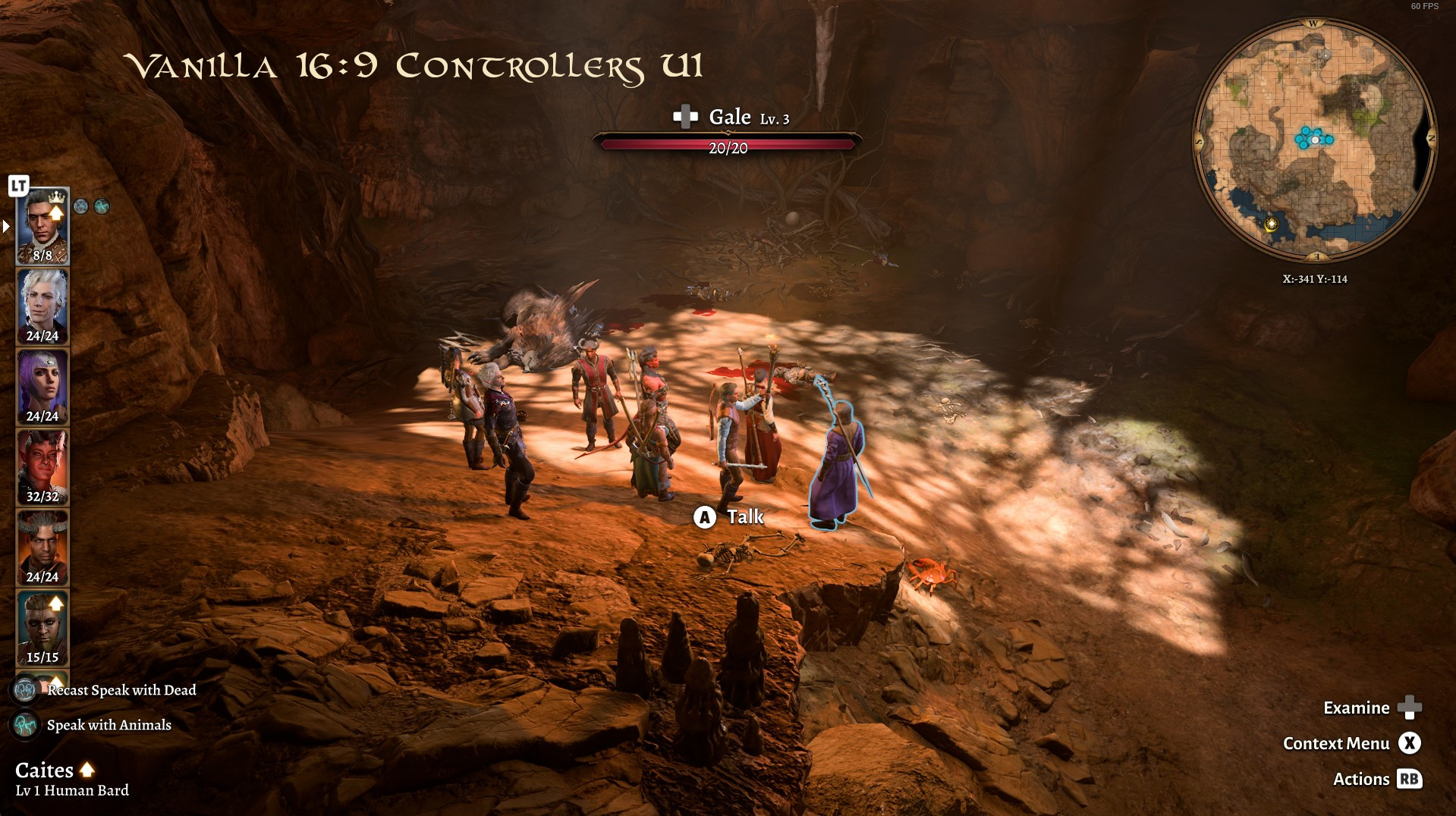Switch to the horned companion with orange eye
Screen dimensions: 1456x816
pos(42,547)
